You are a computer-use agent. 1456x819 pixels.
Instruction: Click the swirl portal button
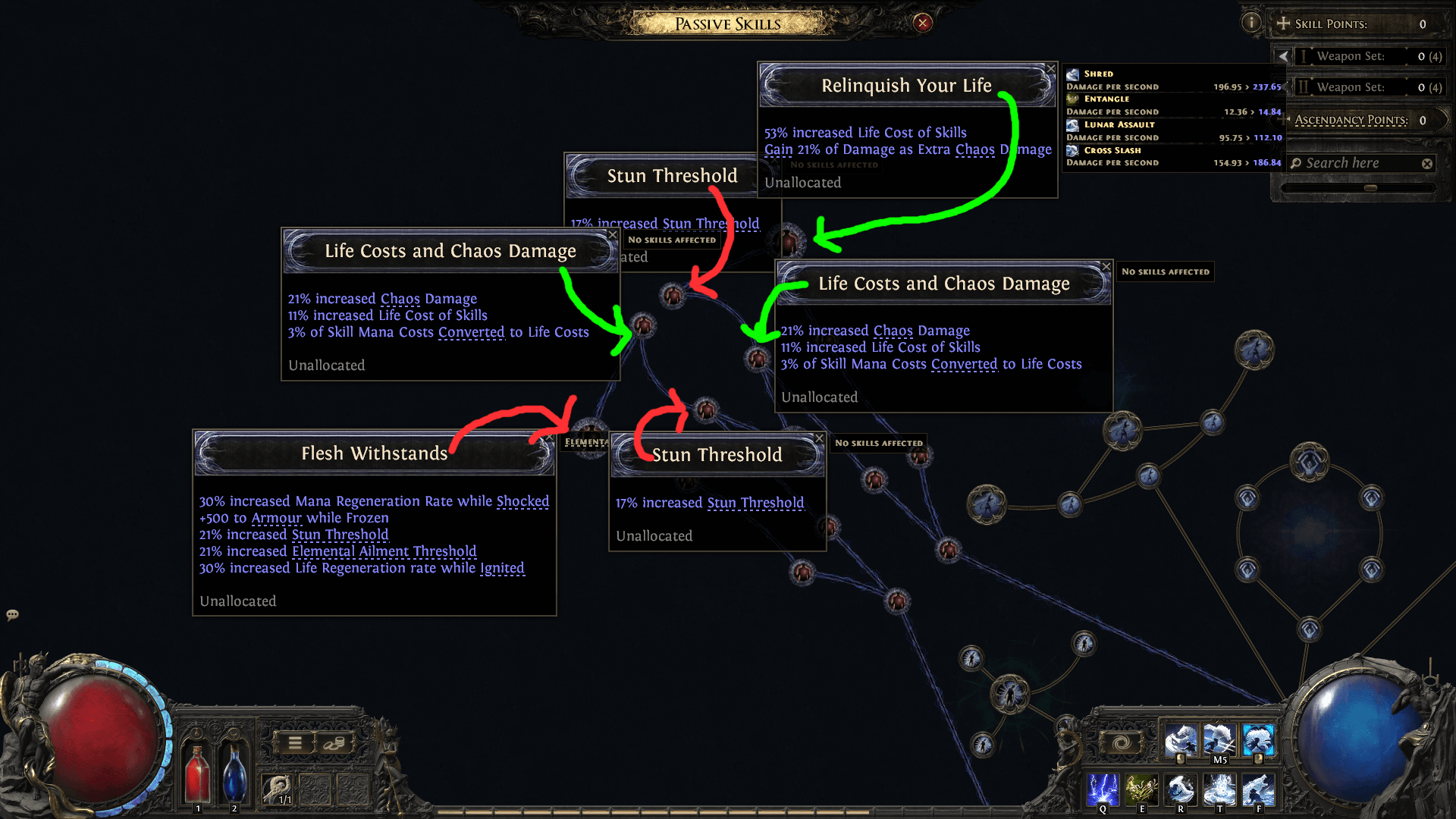coord(1122,743)
